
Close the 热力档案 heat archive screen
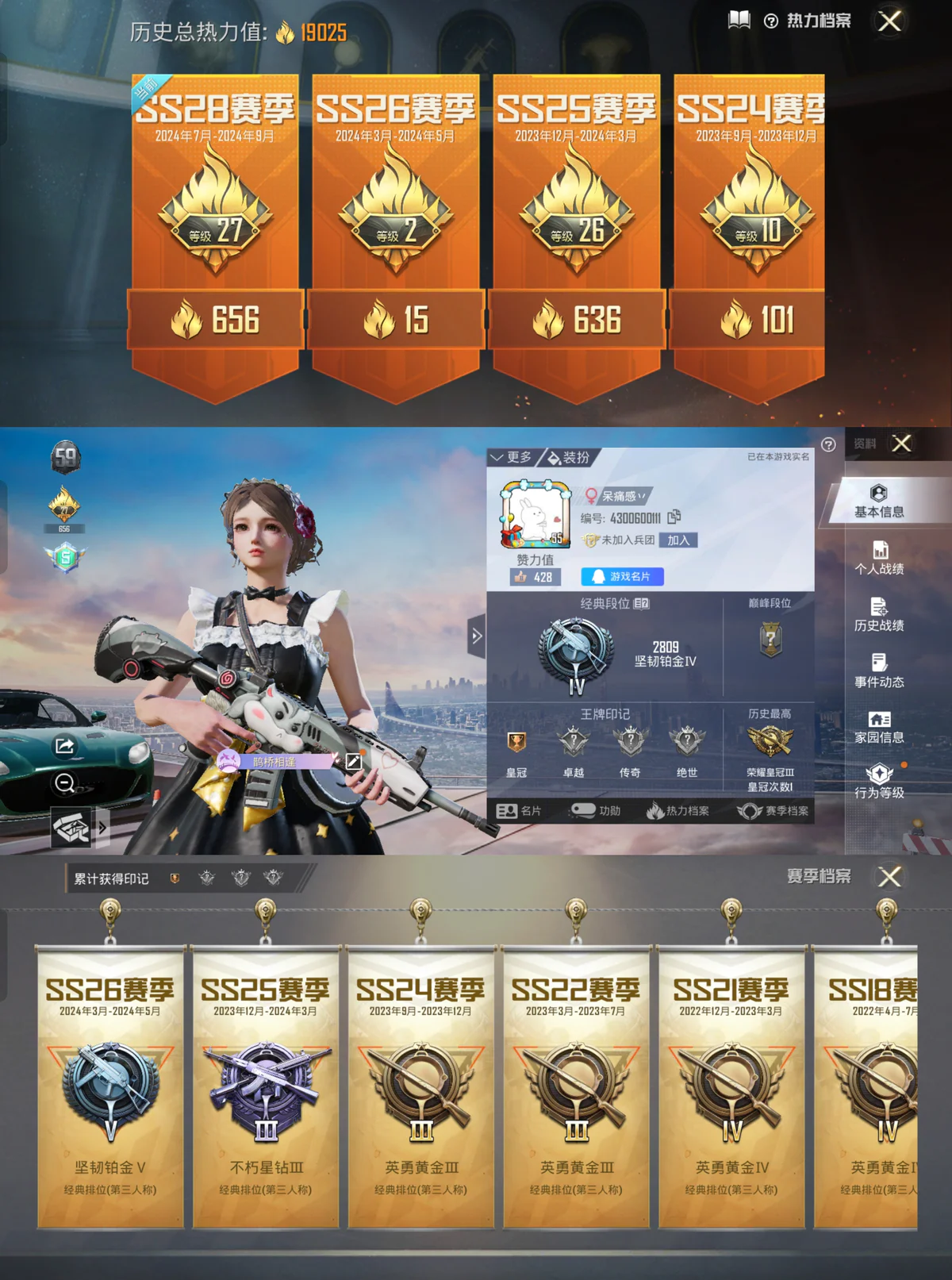889,21
